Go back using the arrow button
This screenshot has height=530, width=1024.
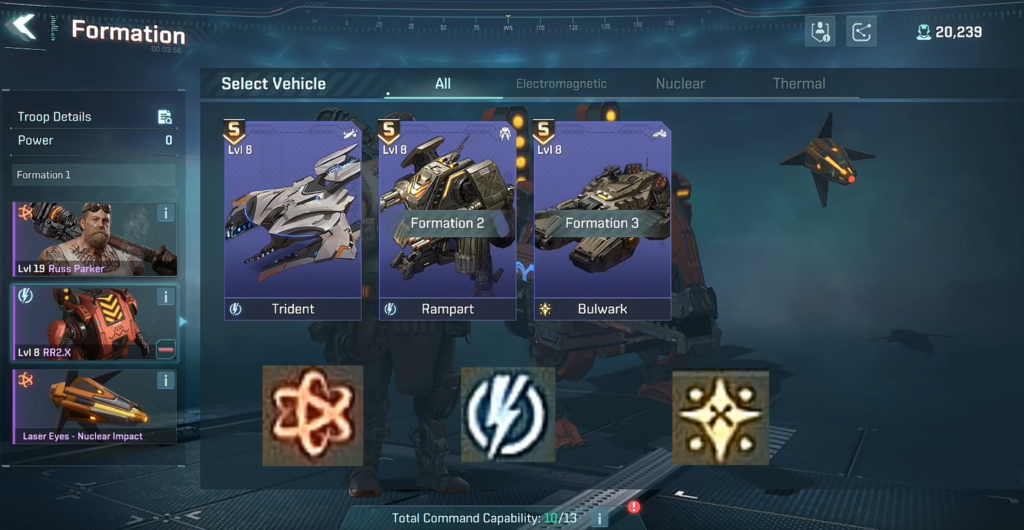[24, 27]
